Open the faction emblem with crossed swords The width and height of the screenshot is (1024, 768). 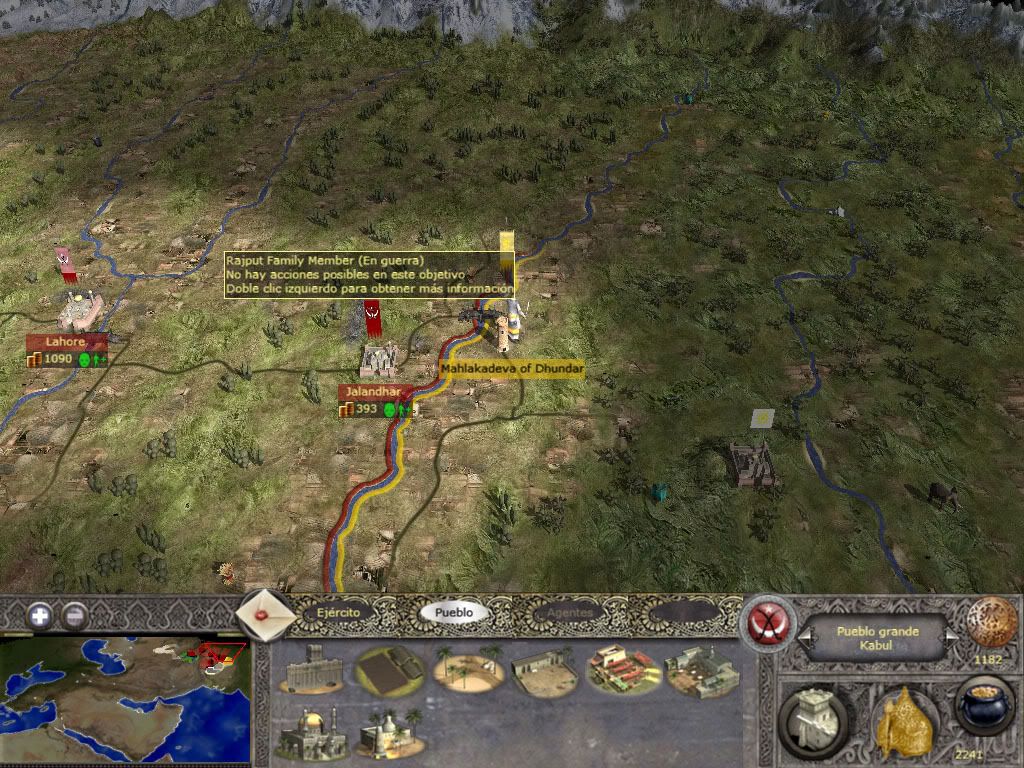pyautogui.click(x=769, y=622)
